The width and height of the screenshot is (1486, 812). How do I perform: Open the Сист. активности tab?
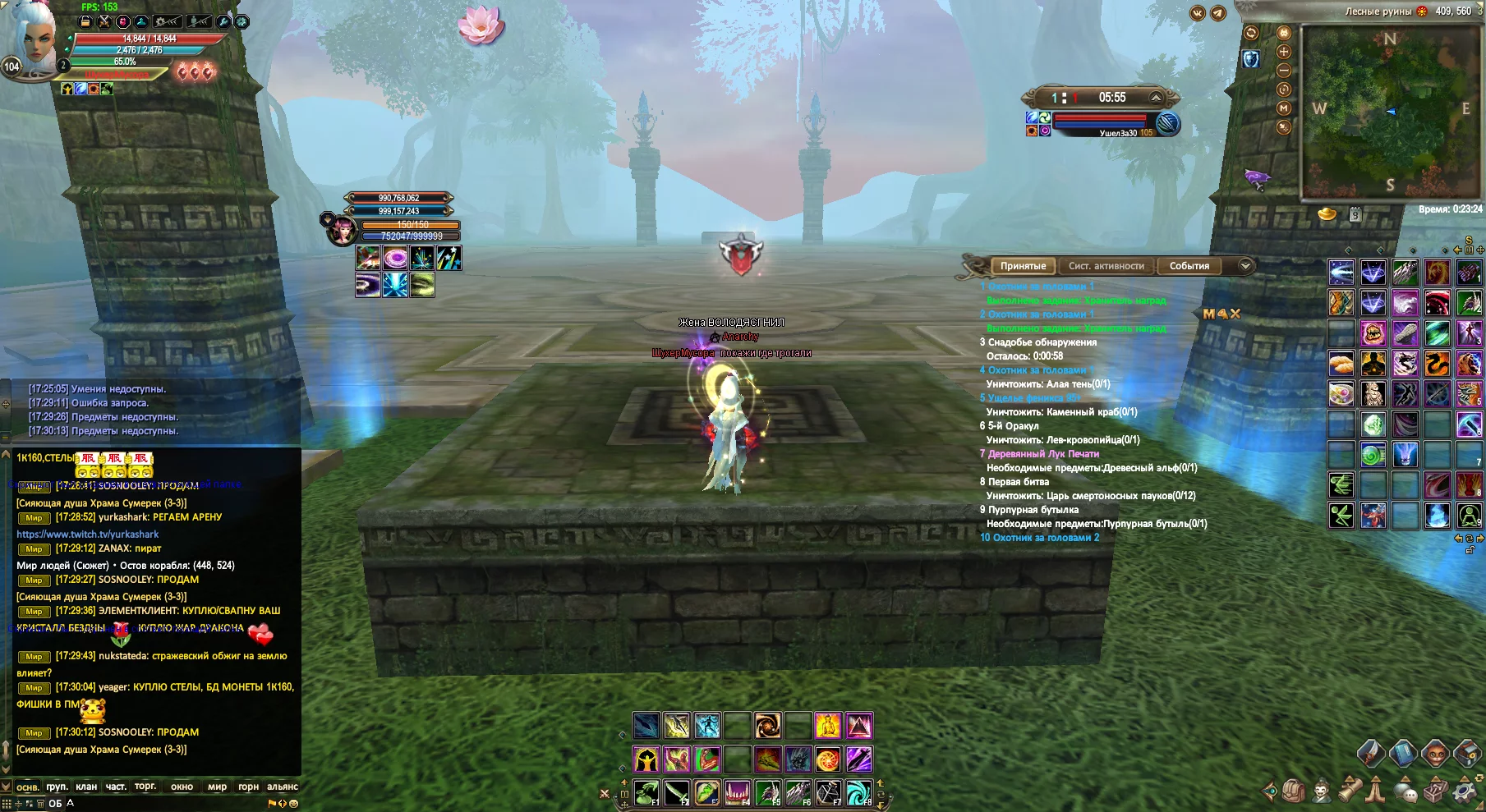point(1106,266)
